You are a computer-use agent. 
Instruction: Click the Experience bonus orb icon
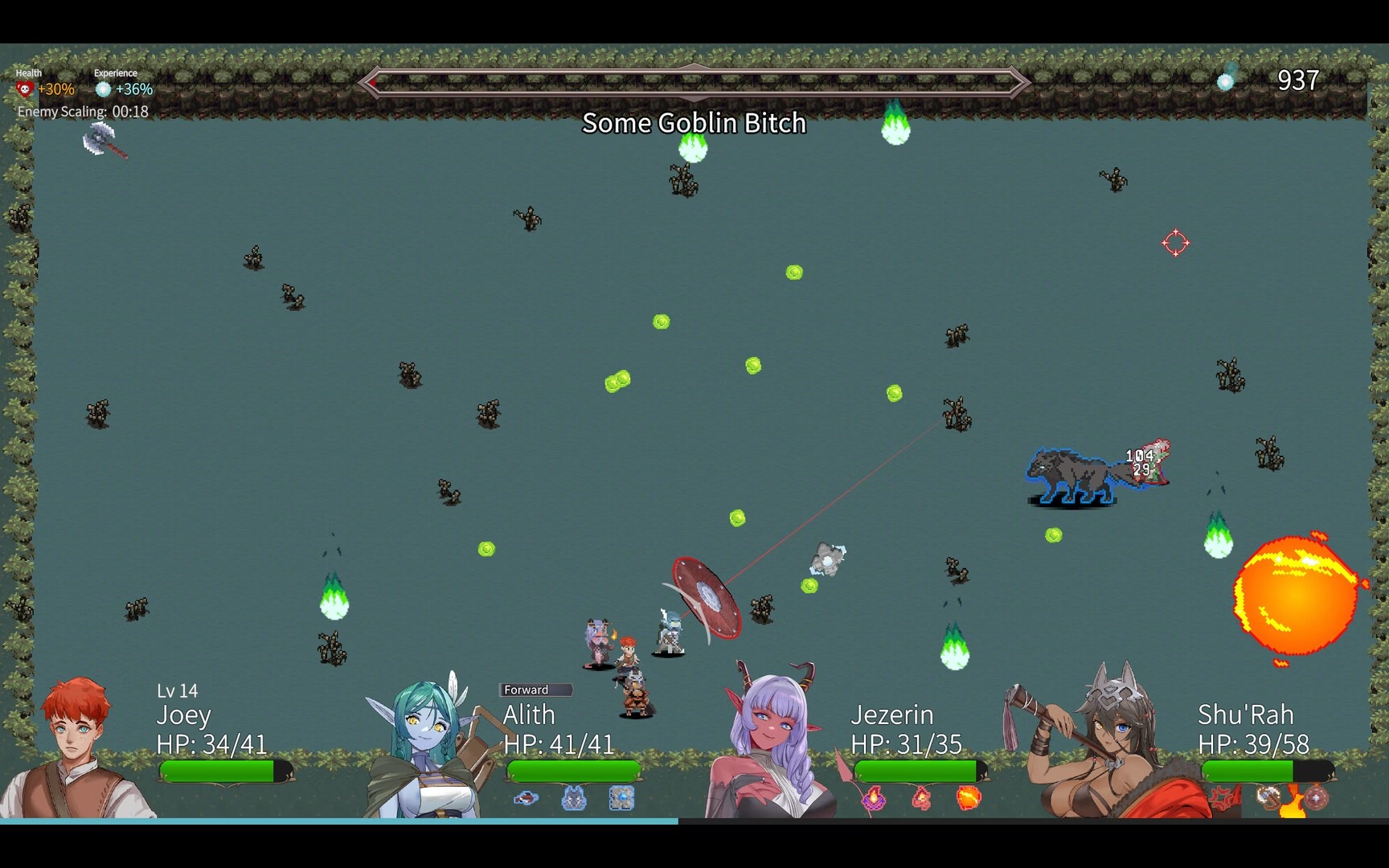(103, 89)
